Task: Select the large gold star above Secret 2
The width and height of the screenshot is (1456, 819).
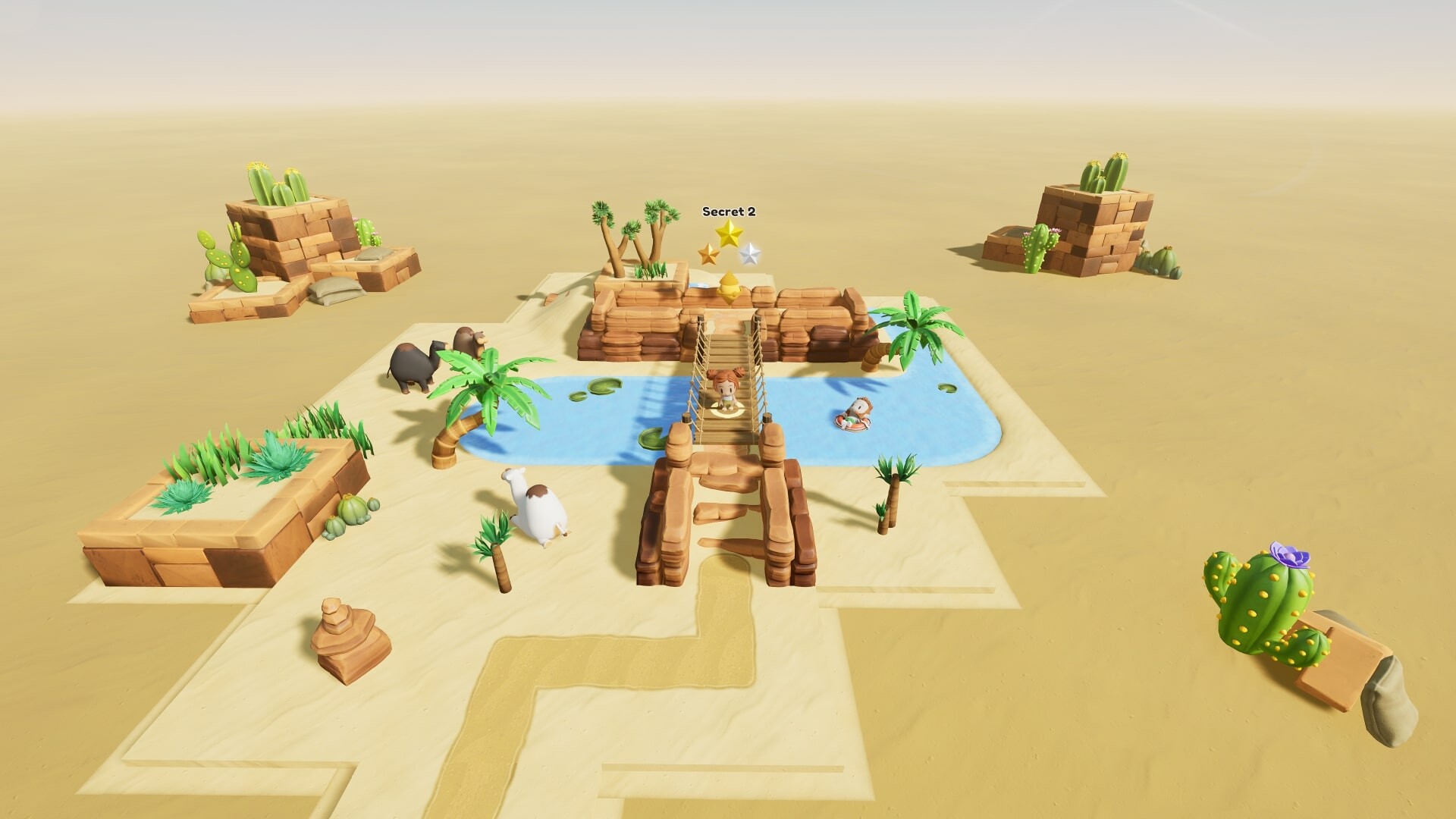Action: click(x=730, y=234)
